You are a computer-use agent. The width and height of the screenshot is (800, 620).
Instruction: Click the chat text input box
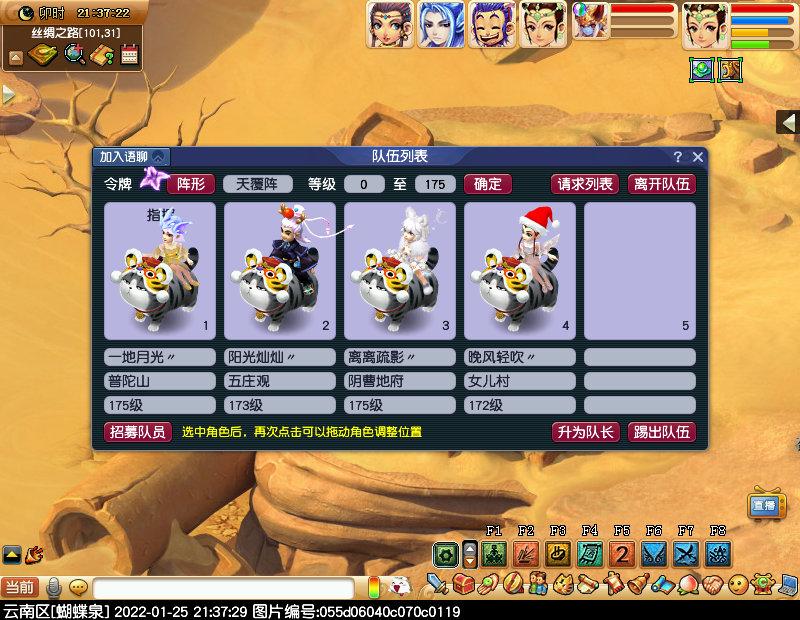pos(223,588)
